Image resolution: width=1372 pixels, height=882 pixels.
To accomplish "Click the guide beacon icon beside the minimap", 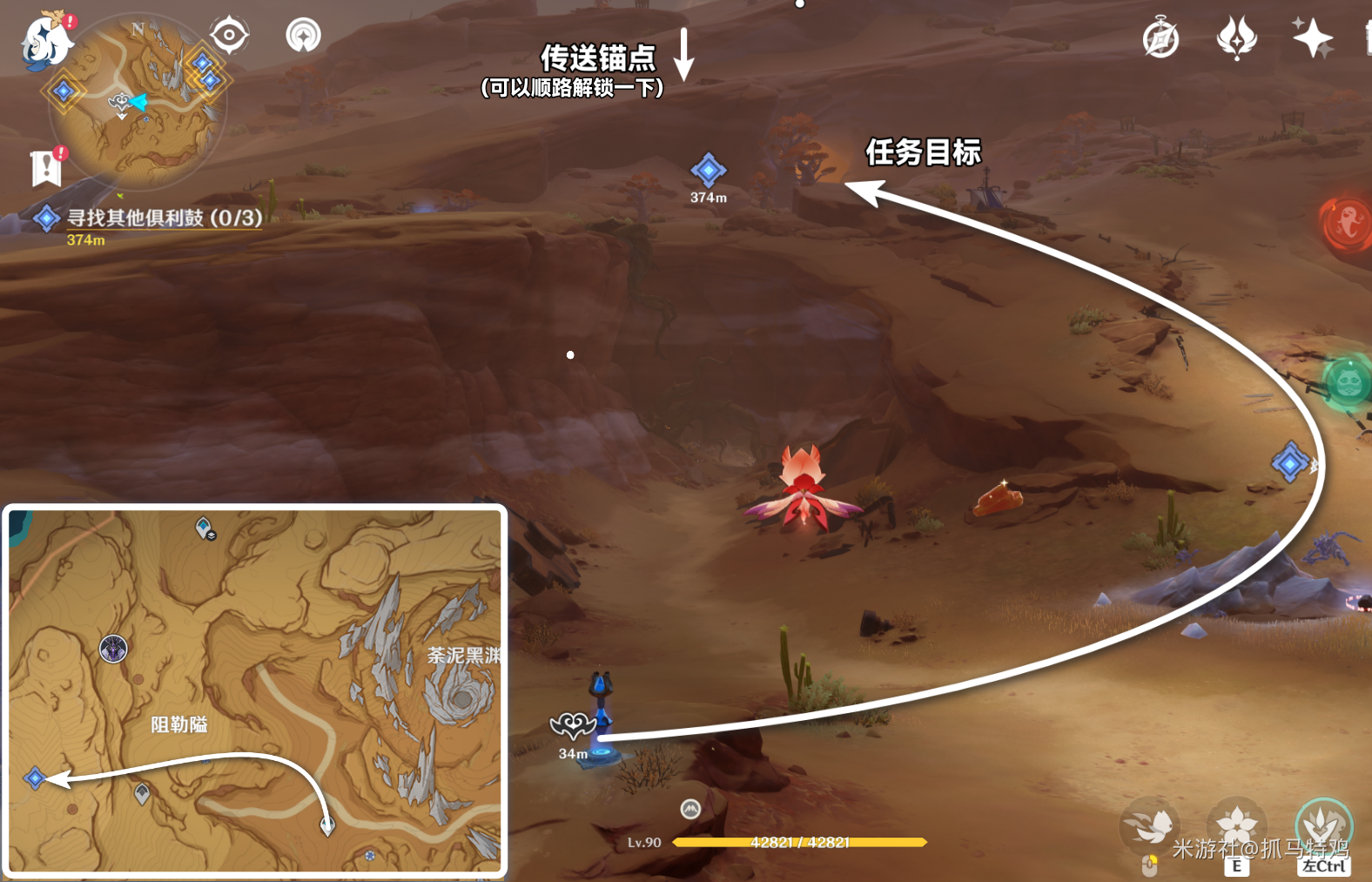I will click(x=303, y=37).
